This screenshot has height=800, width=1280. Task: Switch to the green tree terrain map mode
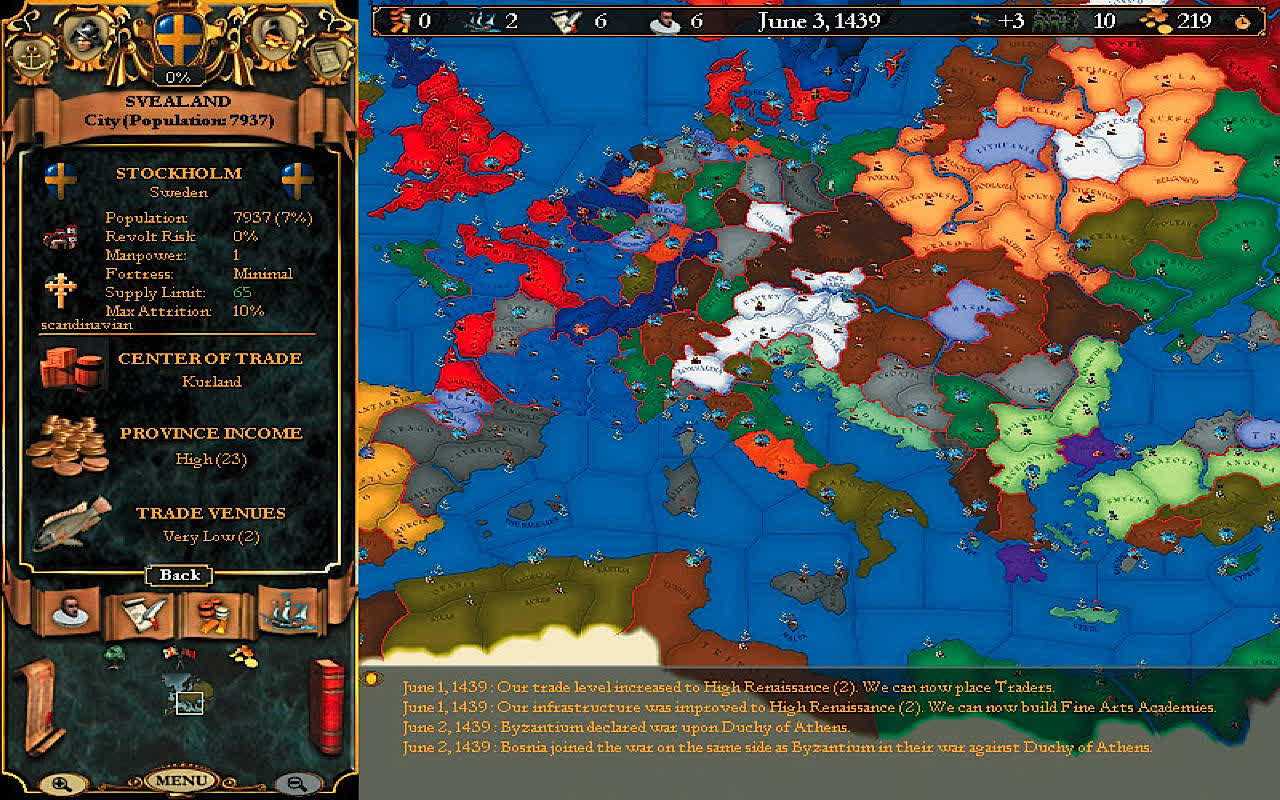[115, 655]
